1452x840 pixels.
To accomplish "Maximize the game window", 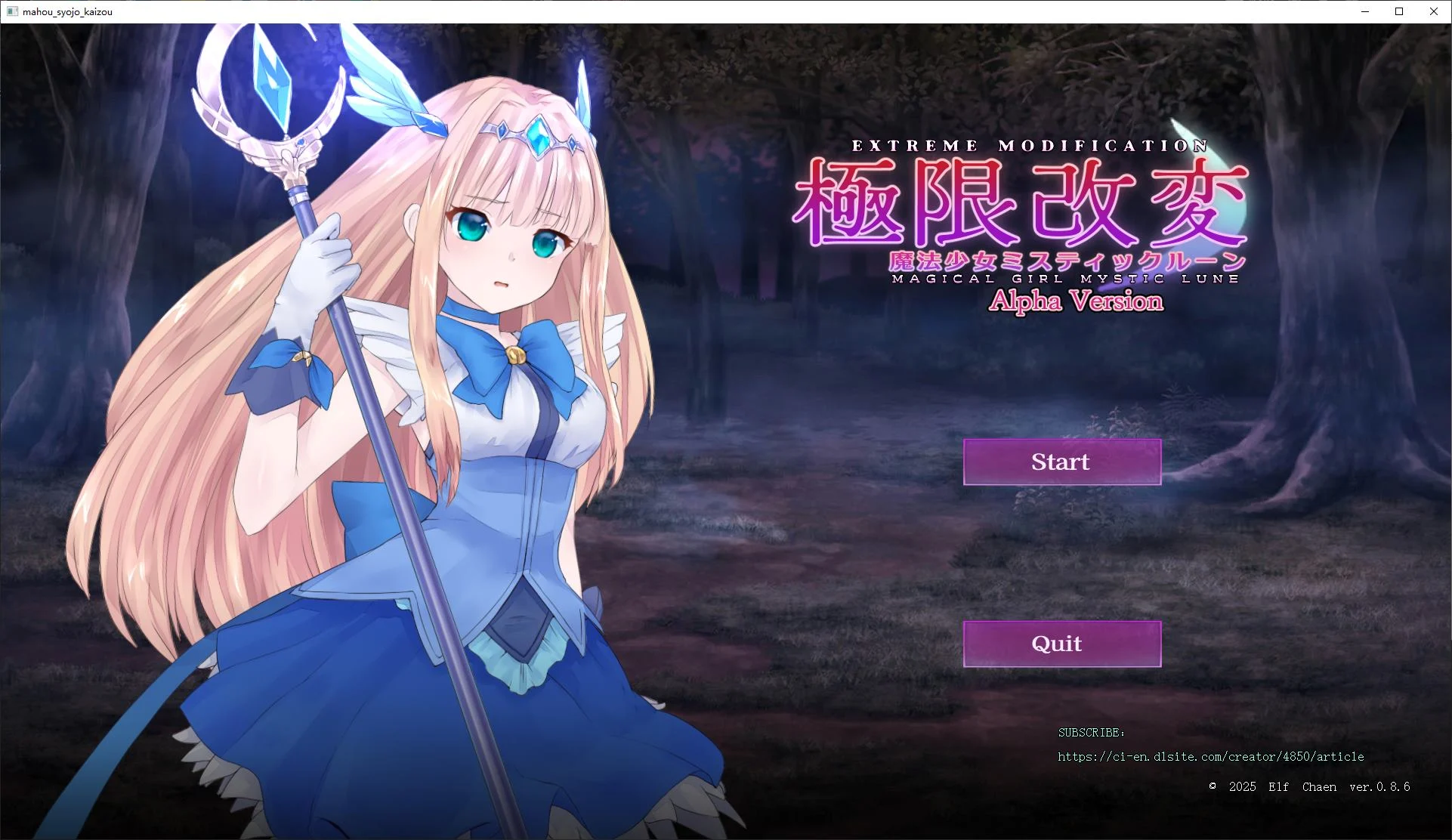I will point(1398,11).
